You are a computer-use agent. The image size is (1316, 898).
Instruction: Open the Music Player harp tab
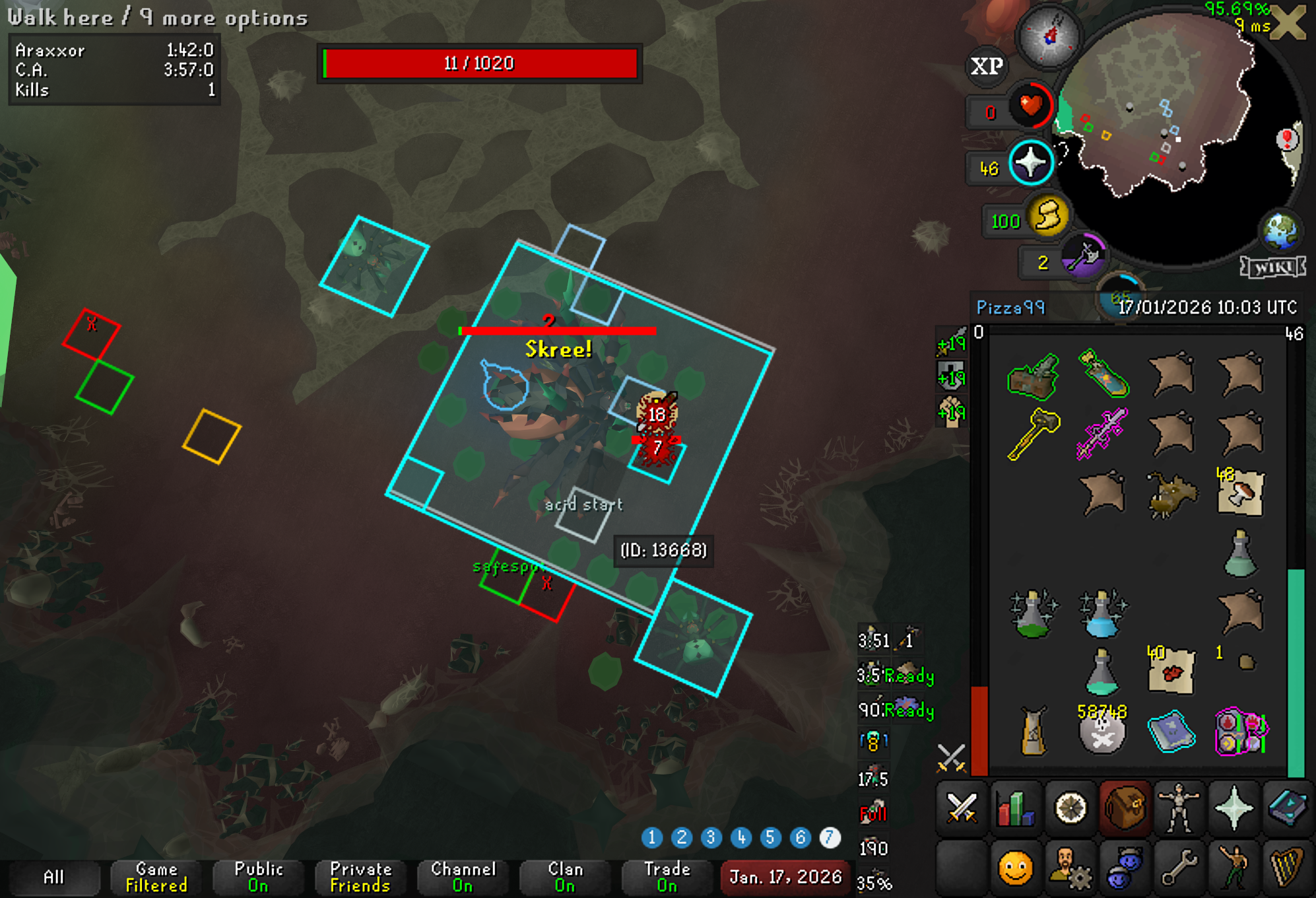pos(1288,867)
